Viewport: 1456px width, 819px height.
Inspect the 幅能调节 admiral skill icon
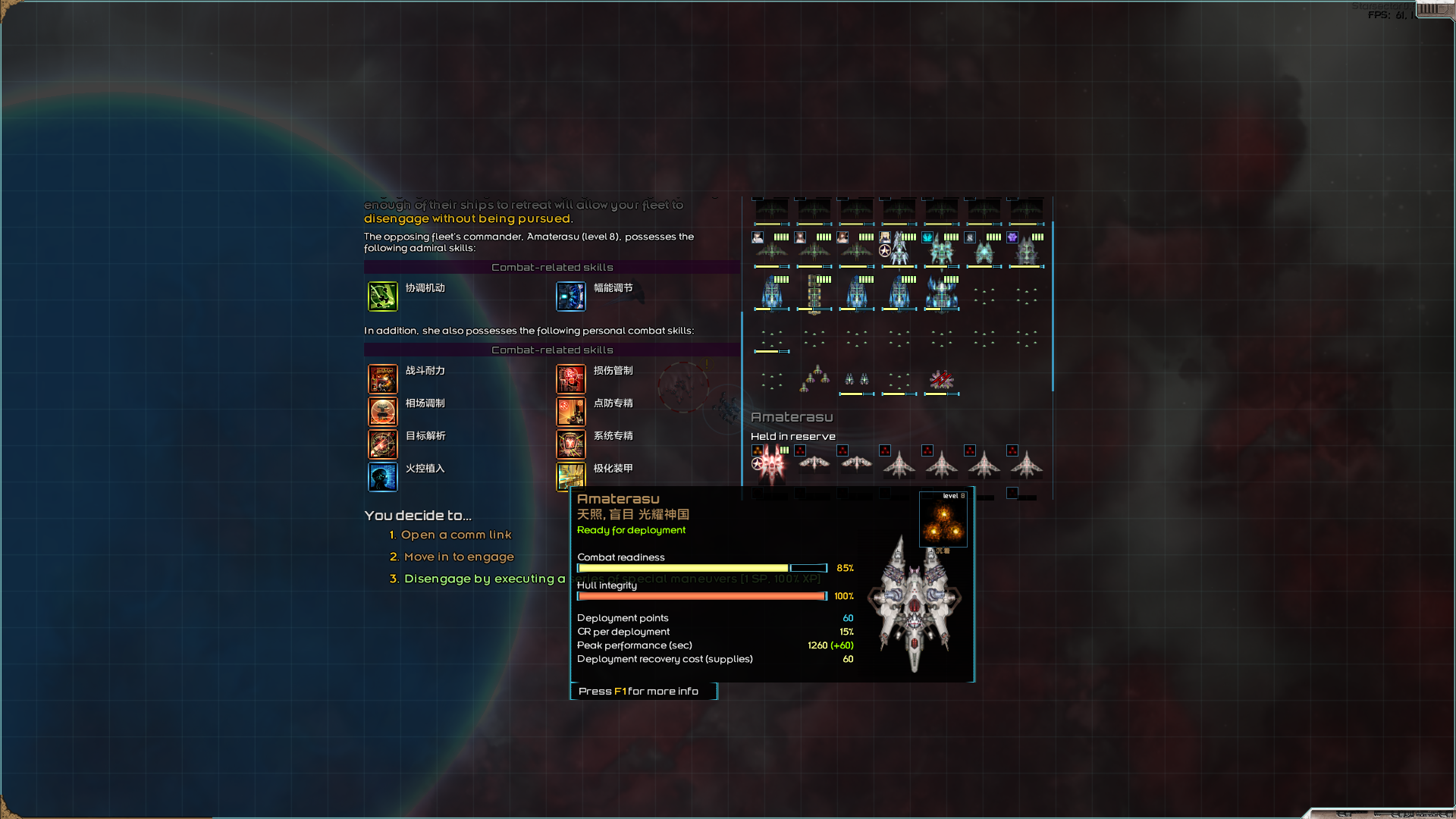(571, 297)
